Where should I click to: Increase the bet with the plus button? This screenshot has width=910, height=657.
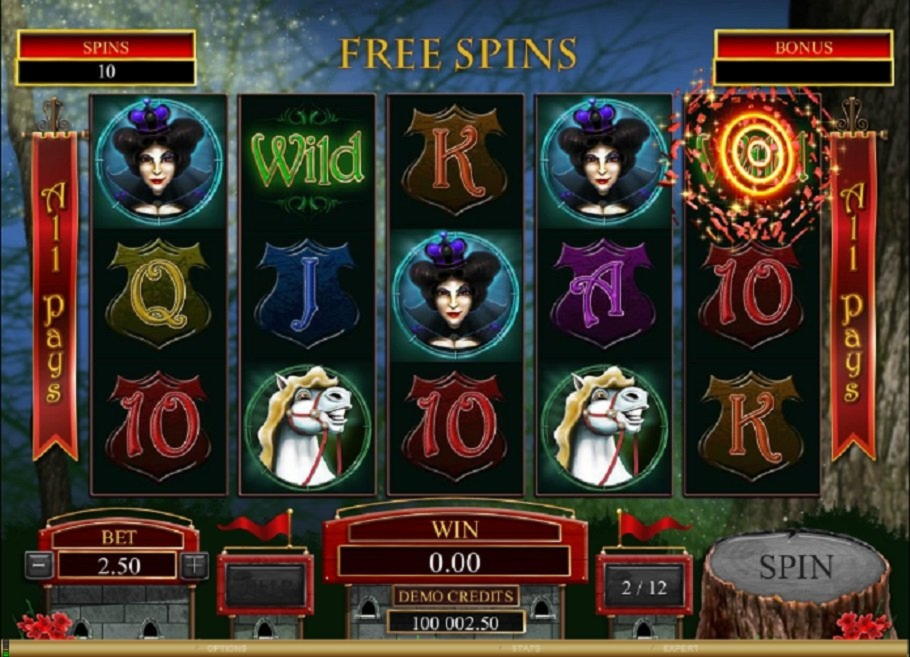(x=195, y=565)
